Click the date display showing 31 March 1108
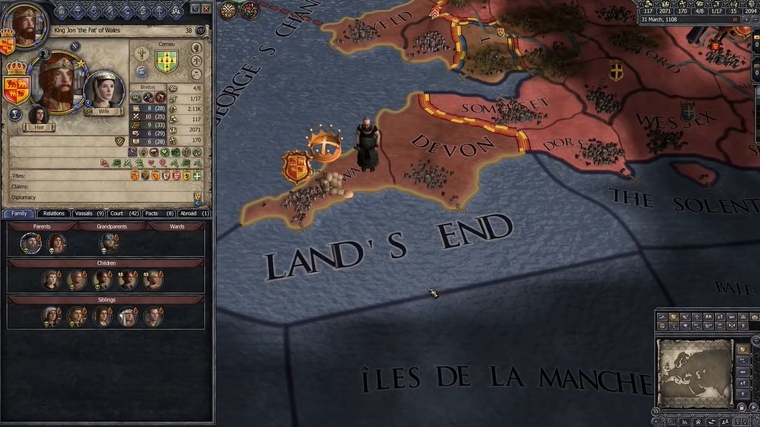The height and width of the screenshot is (427, 760). click(x=670, y=20)
